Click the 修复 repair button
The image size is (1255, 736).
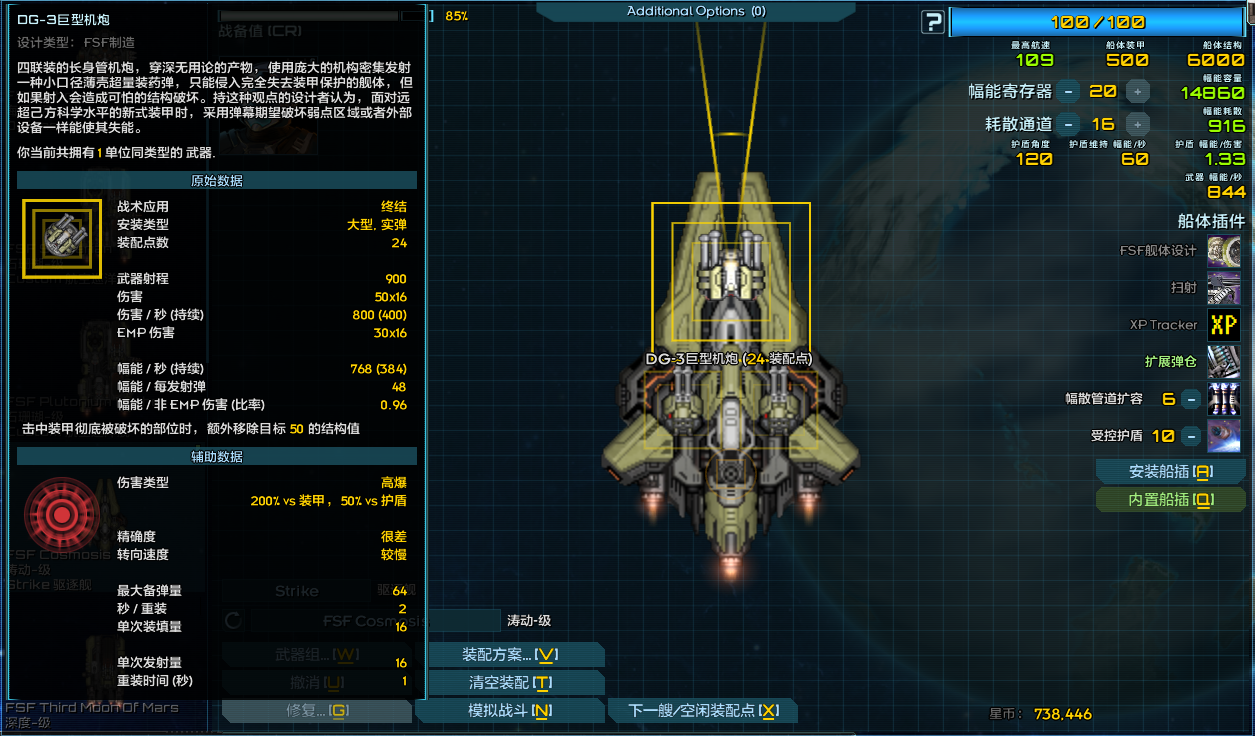pyautogui.click(x=316, y=711)
